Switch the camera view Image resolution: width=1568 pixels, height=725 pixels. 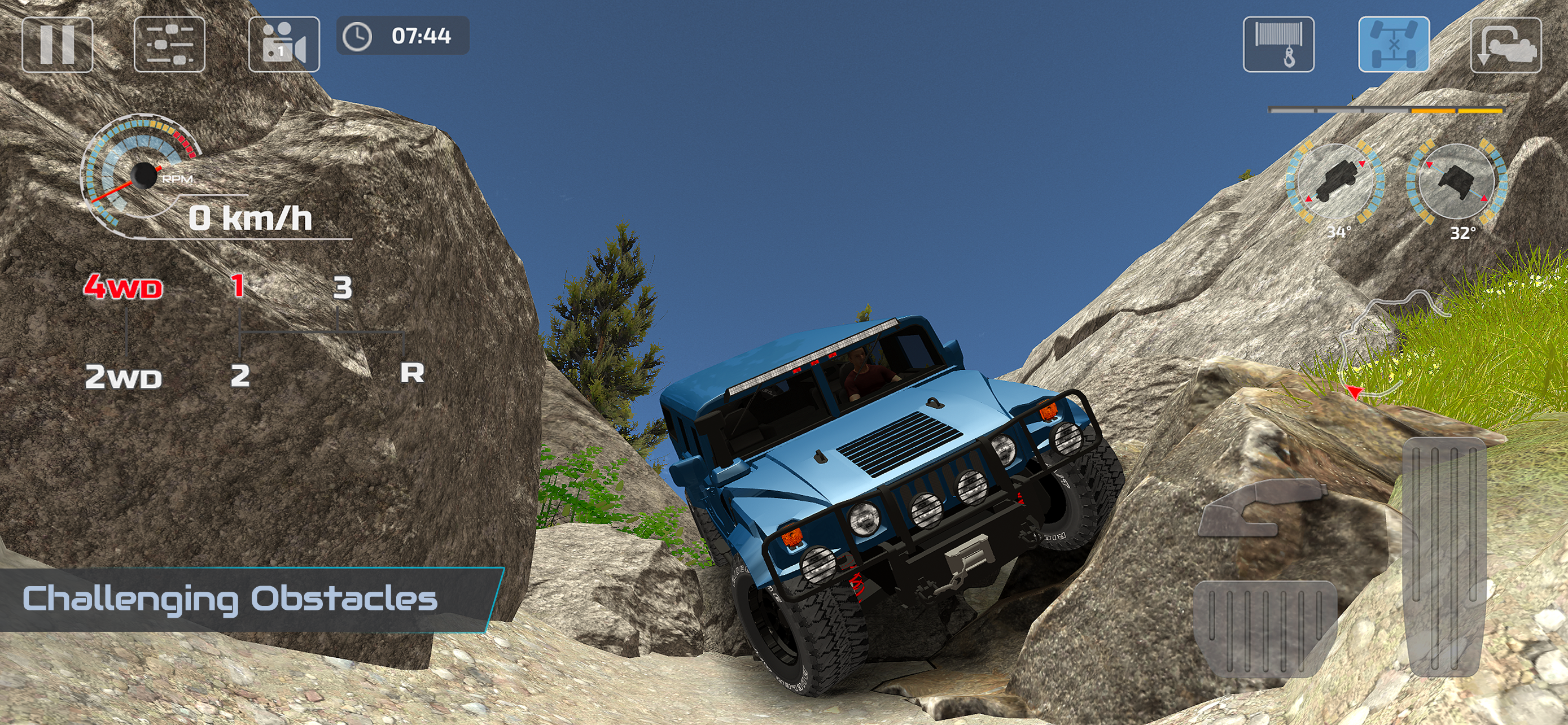click(284, 45)
